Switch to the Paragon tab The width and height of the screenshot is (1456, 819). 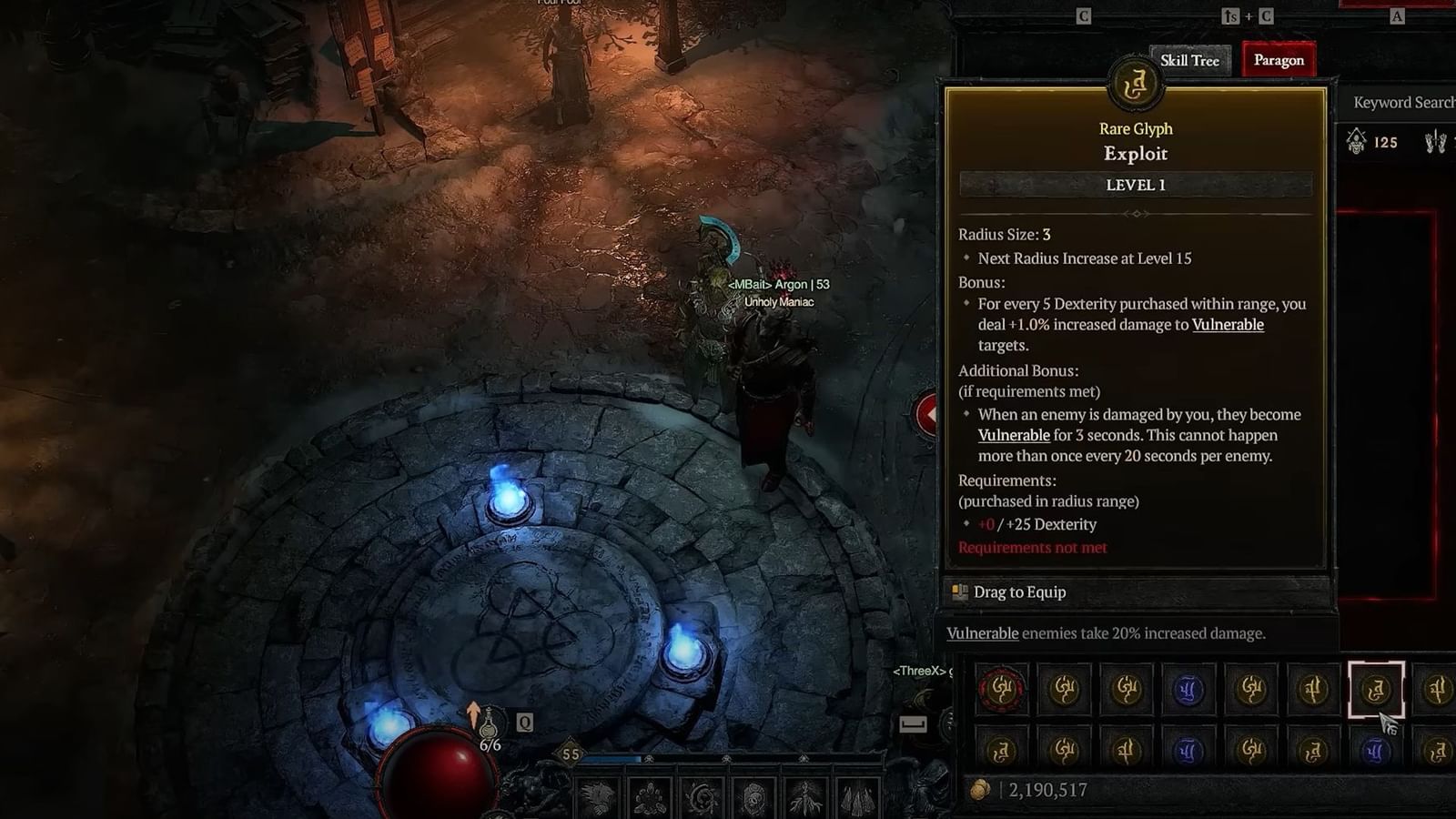click(x=1279, y=60)
